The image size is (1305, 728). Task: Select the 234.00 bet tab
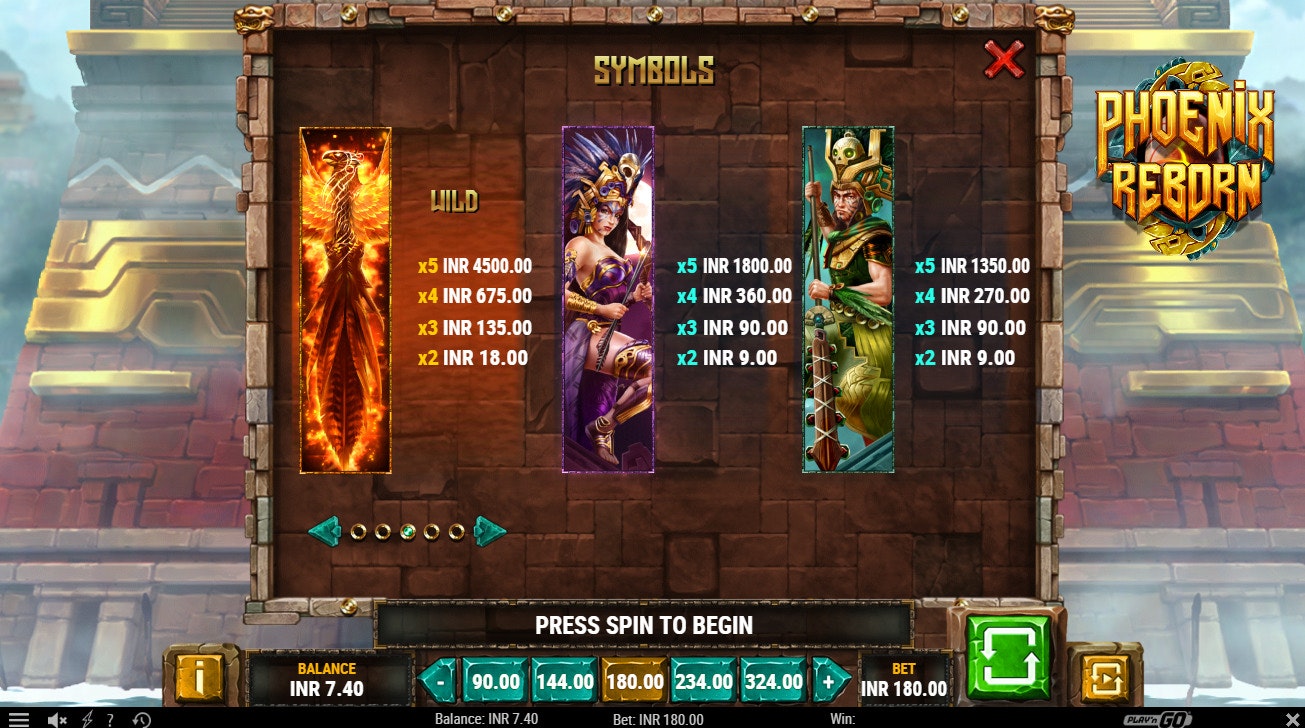(x=703, y=681)
